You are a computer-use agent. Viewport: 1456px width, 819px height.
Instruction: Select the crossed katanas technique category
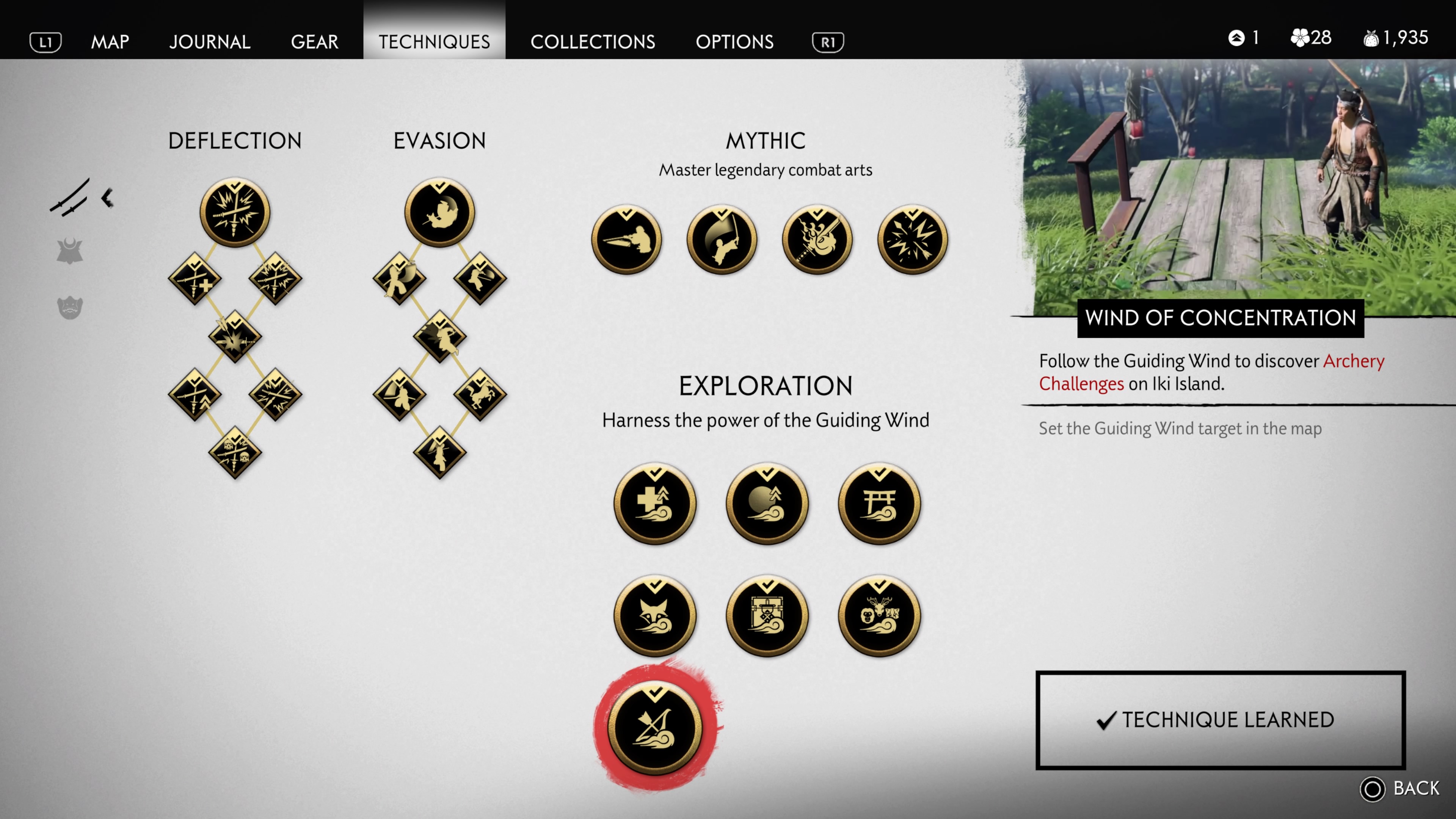point(69,198)
